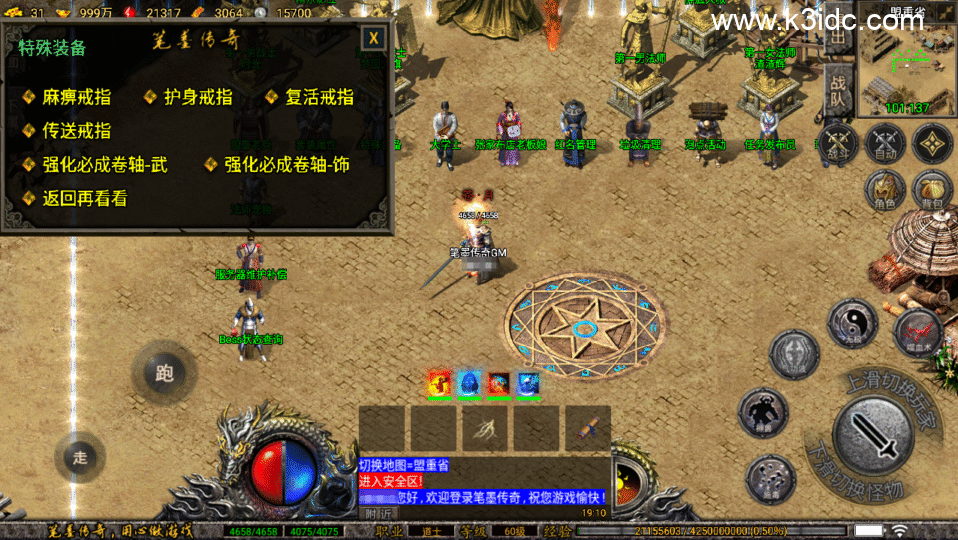Viewport: 958px width, 540px height.
Task: Open the 战队 team tab
Action: click(x=838, y=92)
